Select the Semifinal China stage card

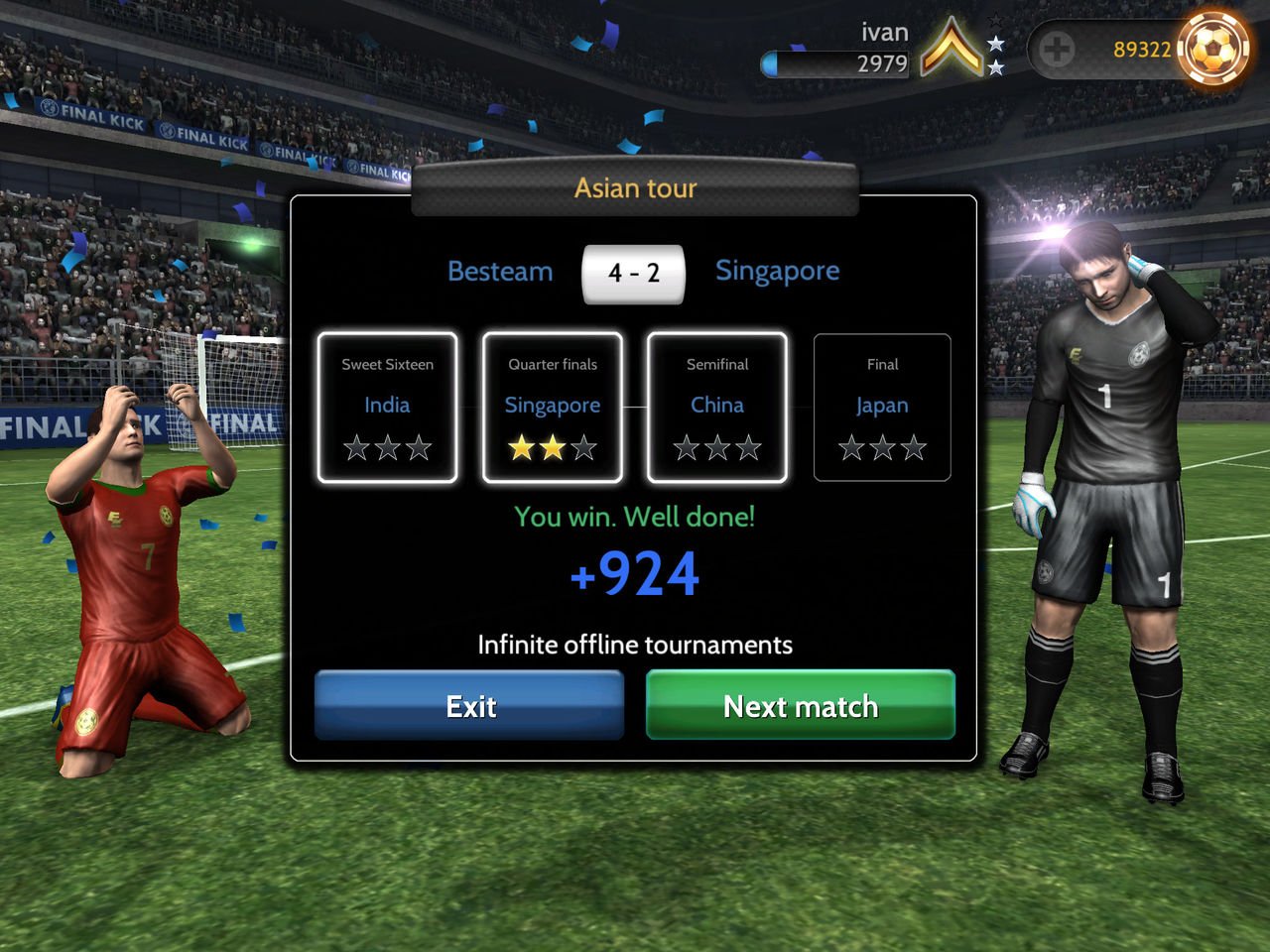pyautogui.click(x=716, y=407)
